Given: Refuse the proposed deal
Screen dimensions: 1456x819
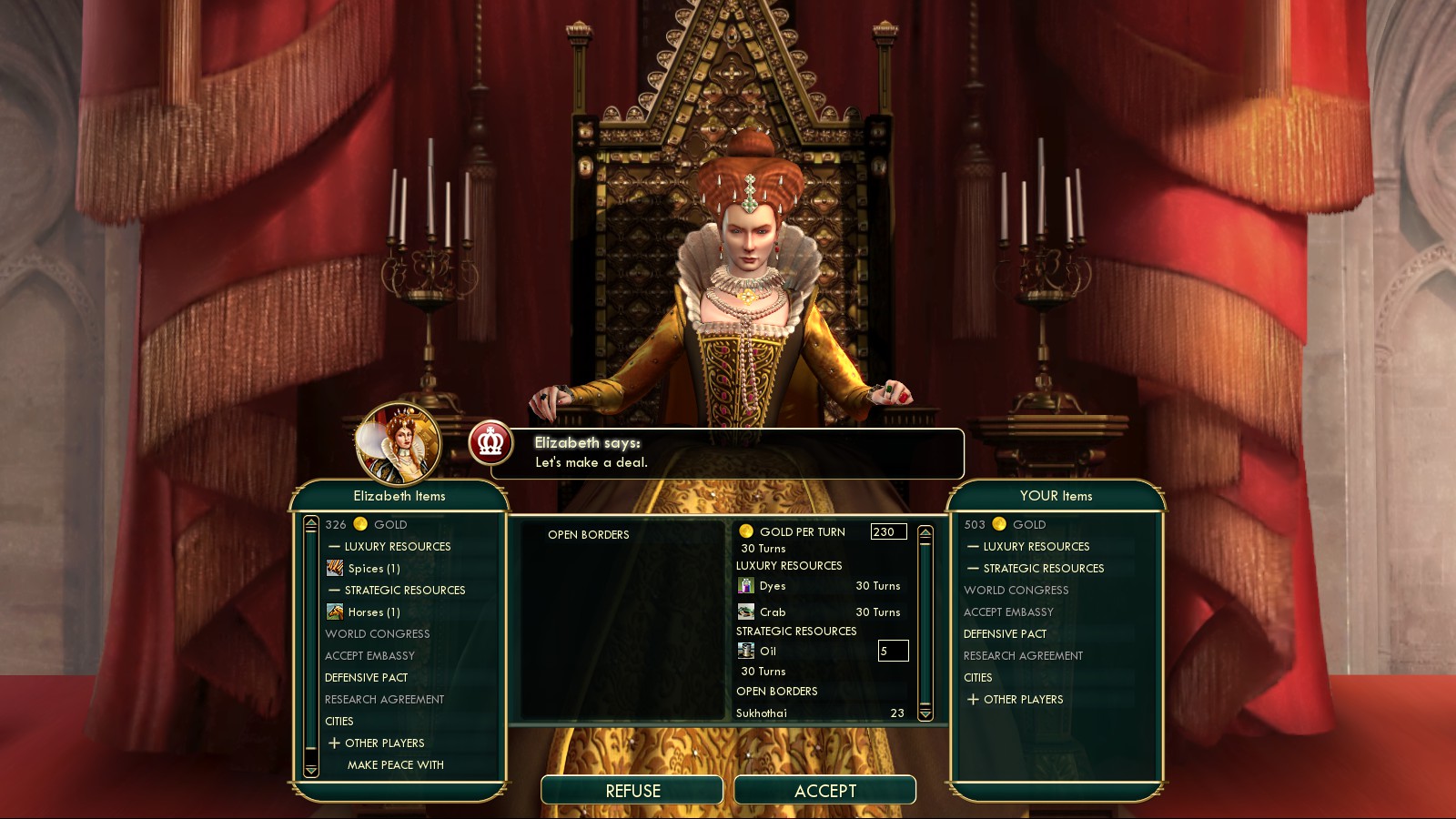Looking at the screenshot, I should (632, 790).
